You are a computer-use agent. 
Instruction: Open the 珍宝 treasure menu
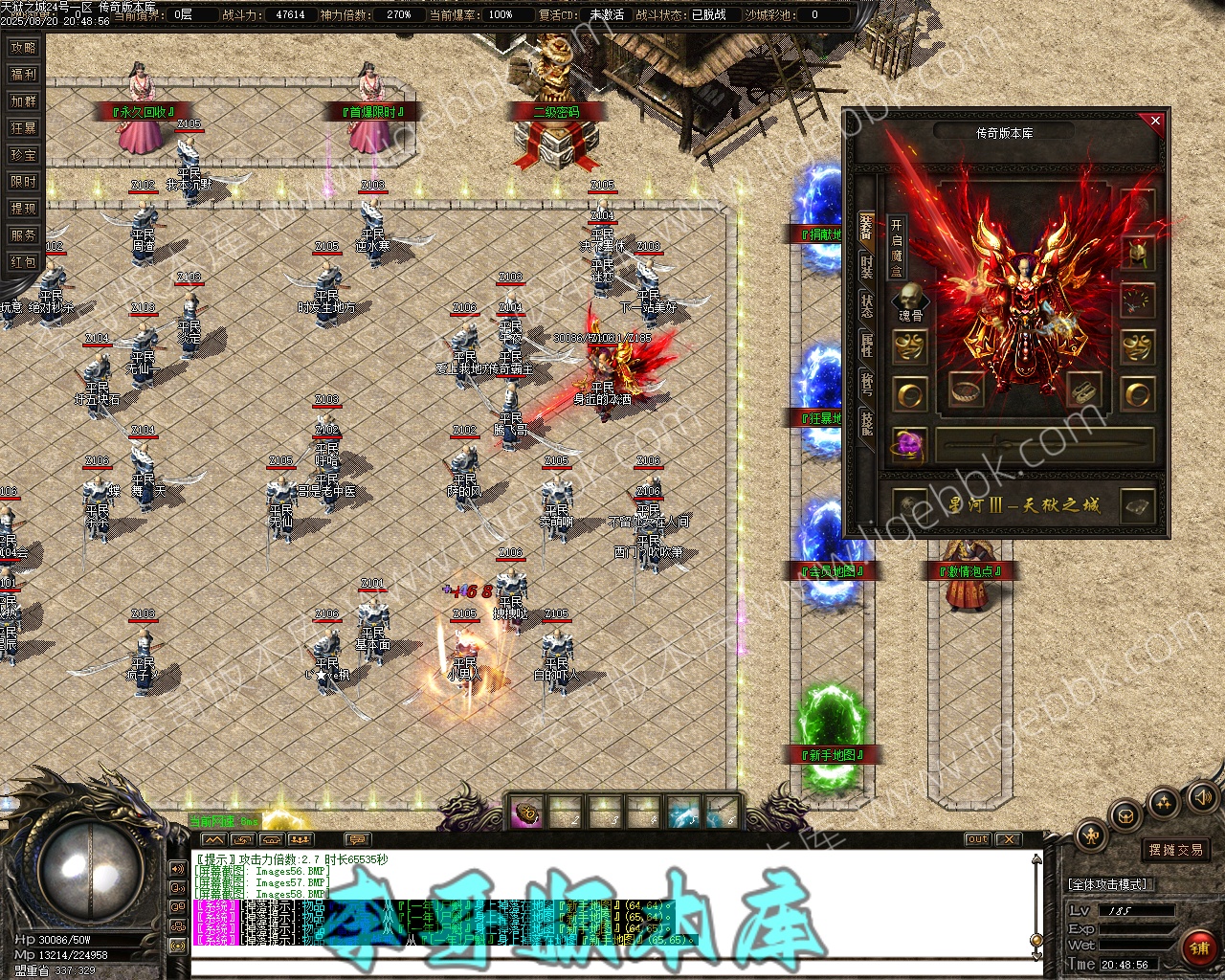[x=23, y=155]
